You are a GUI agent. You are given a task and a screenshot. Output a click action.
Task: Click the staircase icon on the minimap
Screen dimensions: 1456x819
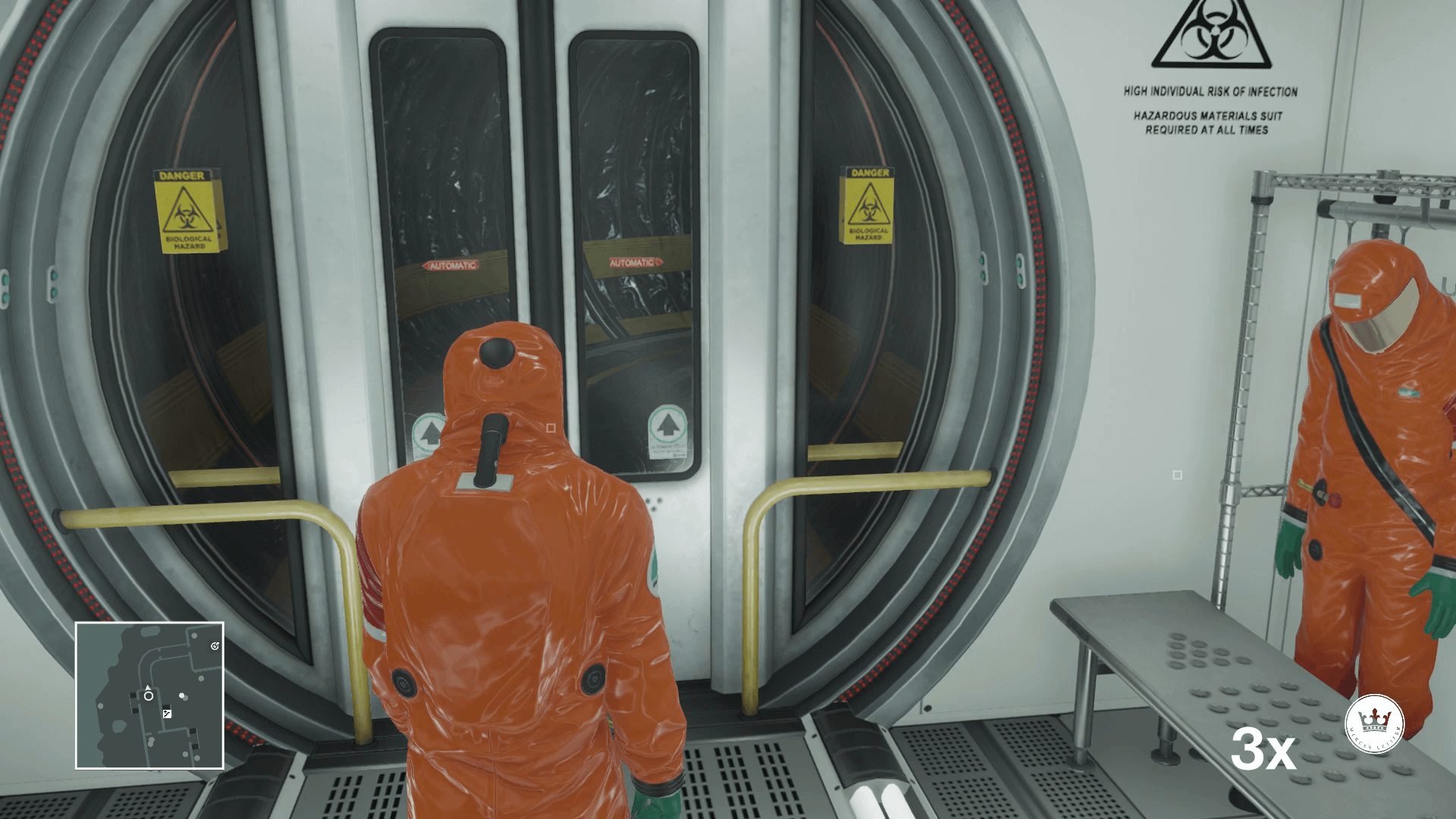coord(167,714)
